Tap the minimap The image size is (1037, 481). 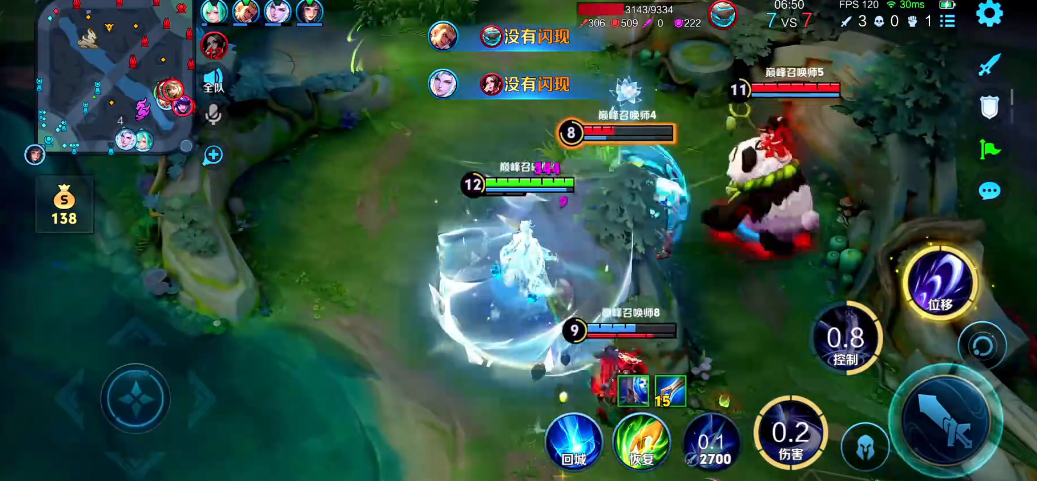point(114,76)
